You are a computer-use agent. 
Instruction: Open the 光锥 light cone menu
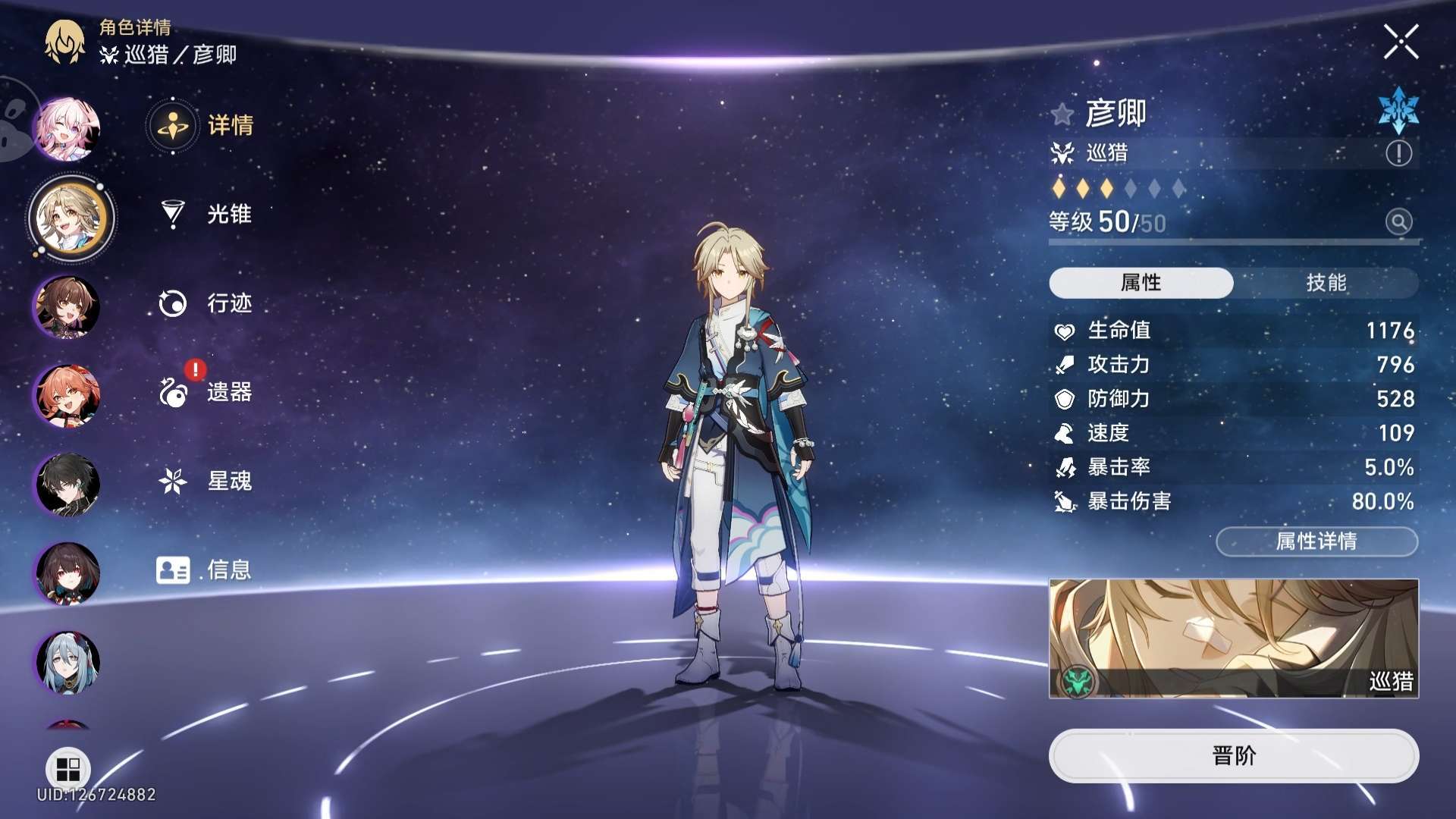tap(205, 215)
